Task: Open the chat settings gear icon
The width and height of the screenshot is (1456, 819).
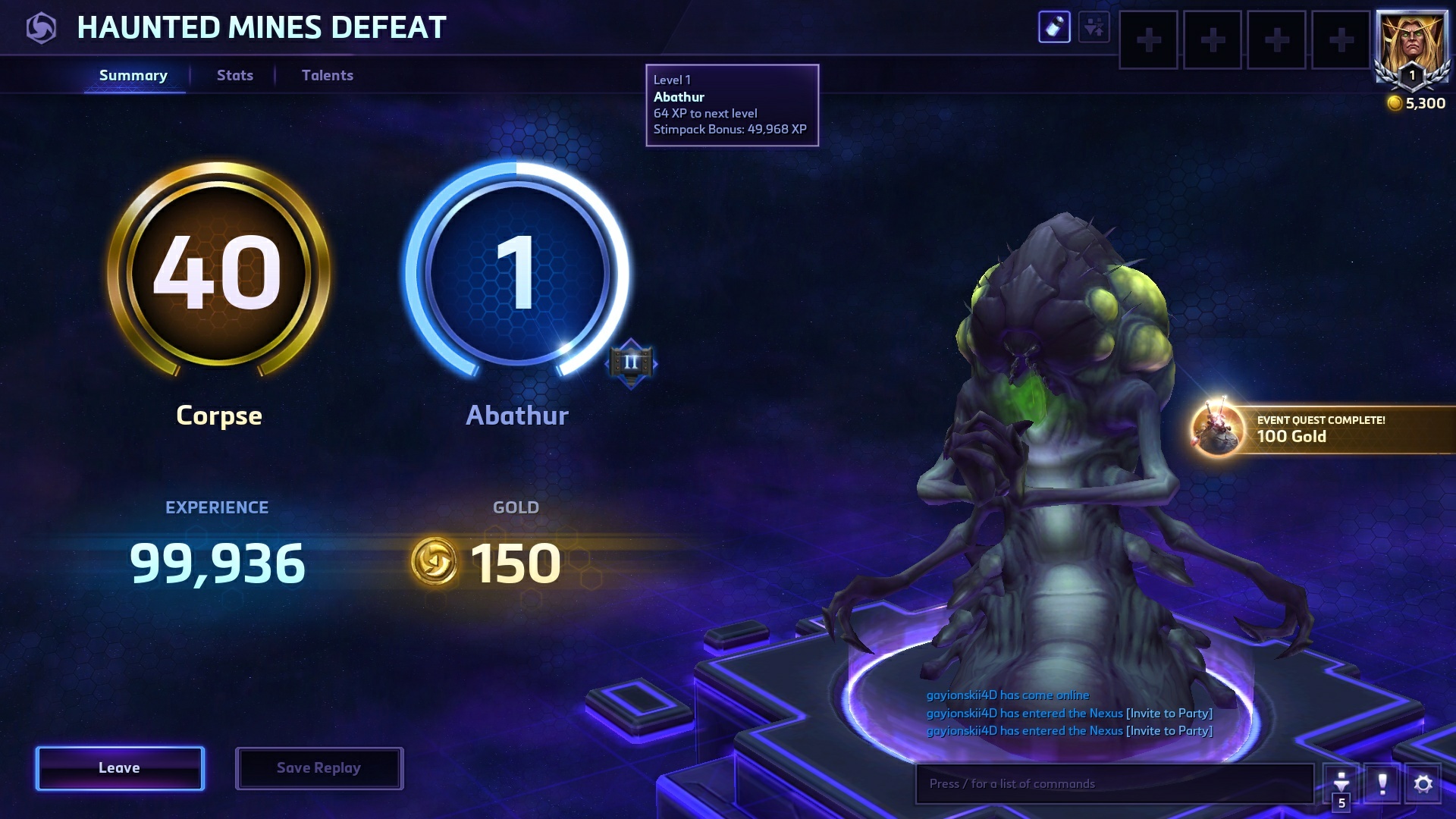Action: pos(1423,783)
